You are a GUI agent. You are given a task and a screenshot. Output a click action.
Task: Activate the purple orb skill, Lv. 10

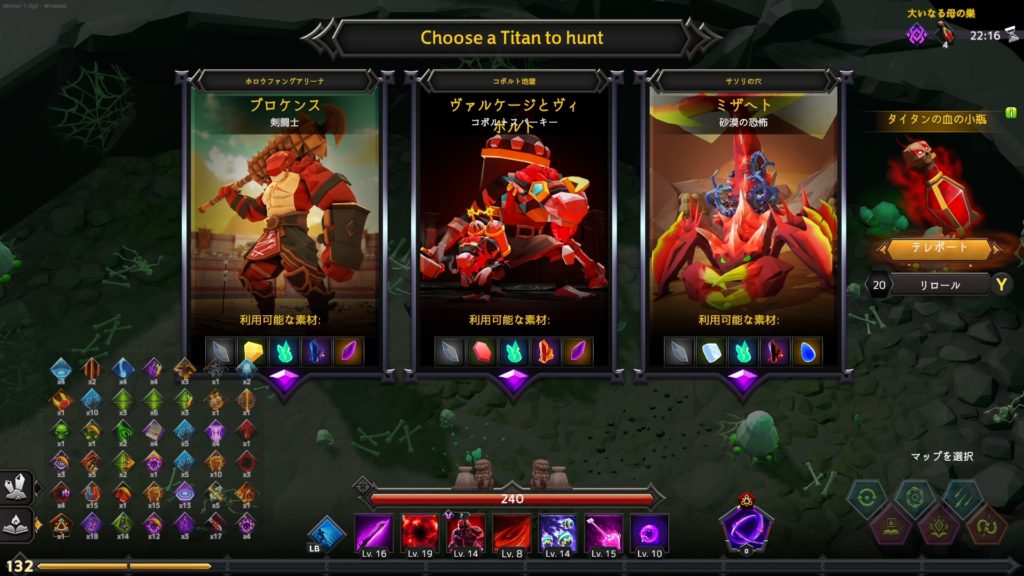pos(650,532)
